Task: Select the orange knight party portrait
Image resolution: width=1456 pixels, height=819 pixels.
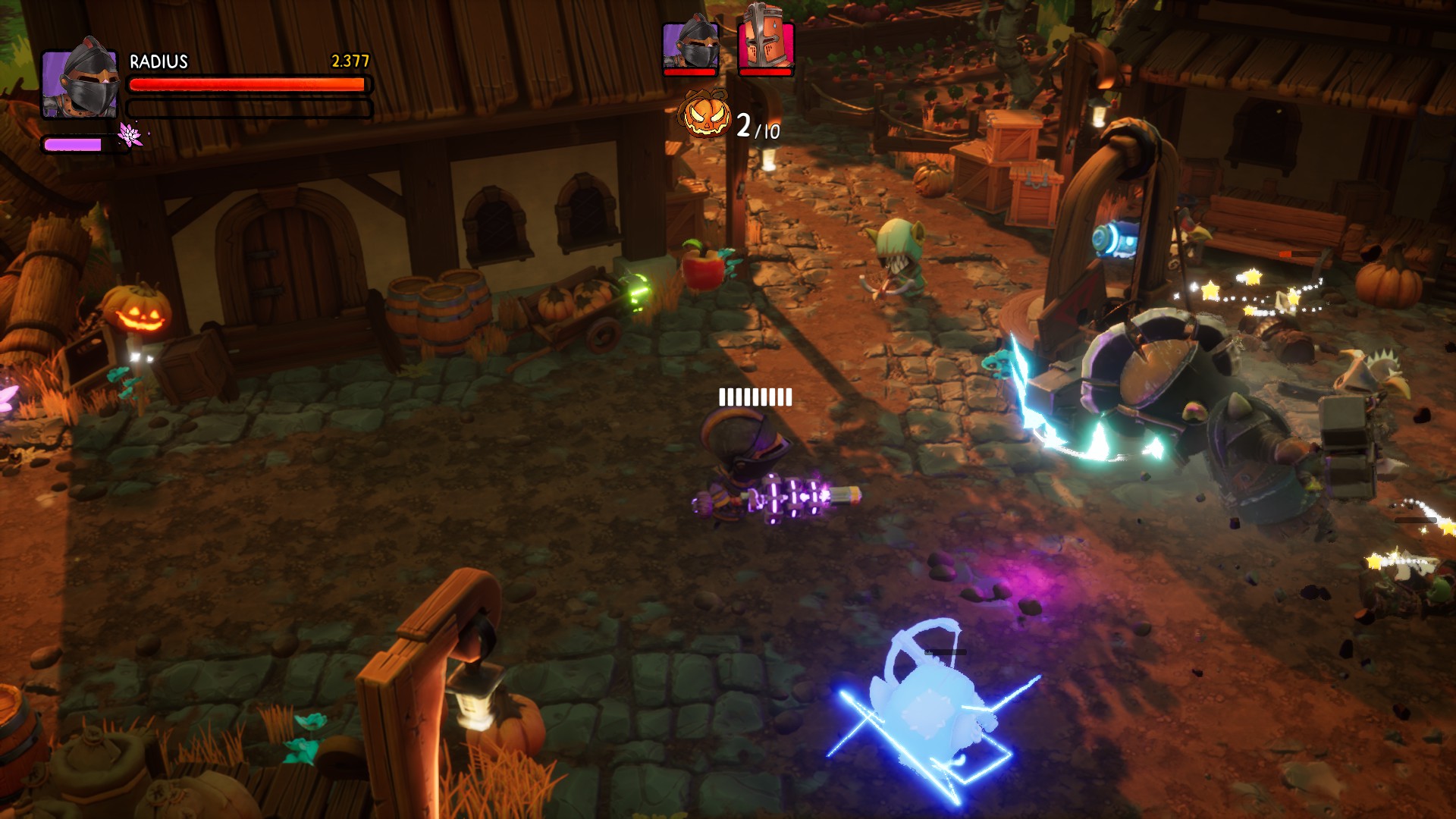Action: [766, 44]
